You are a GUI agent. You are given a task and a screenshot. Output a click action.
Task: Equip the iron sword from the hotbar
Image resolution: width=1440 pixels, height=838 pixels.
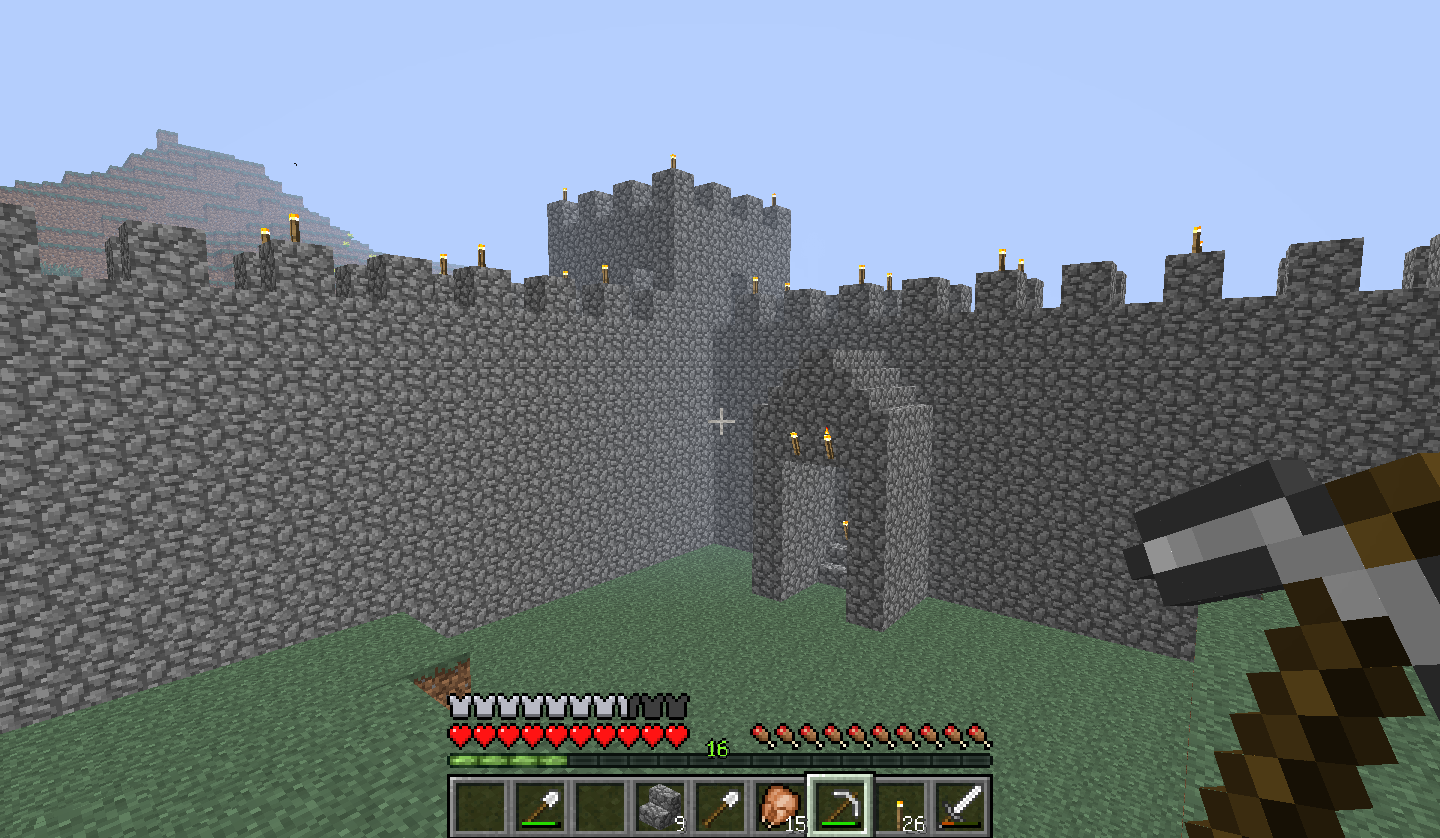(x=960, y=805)
